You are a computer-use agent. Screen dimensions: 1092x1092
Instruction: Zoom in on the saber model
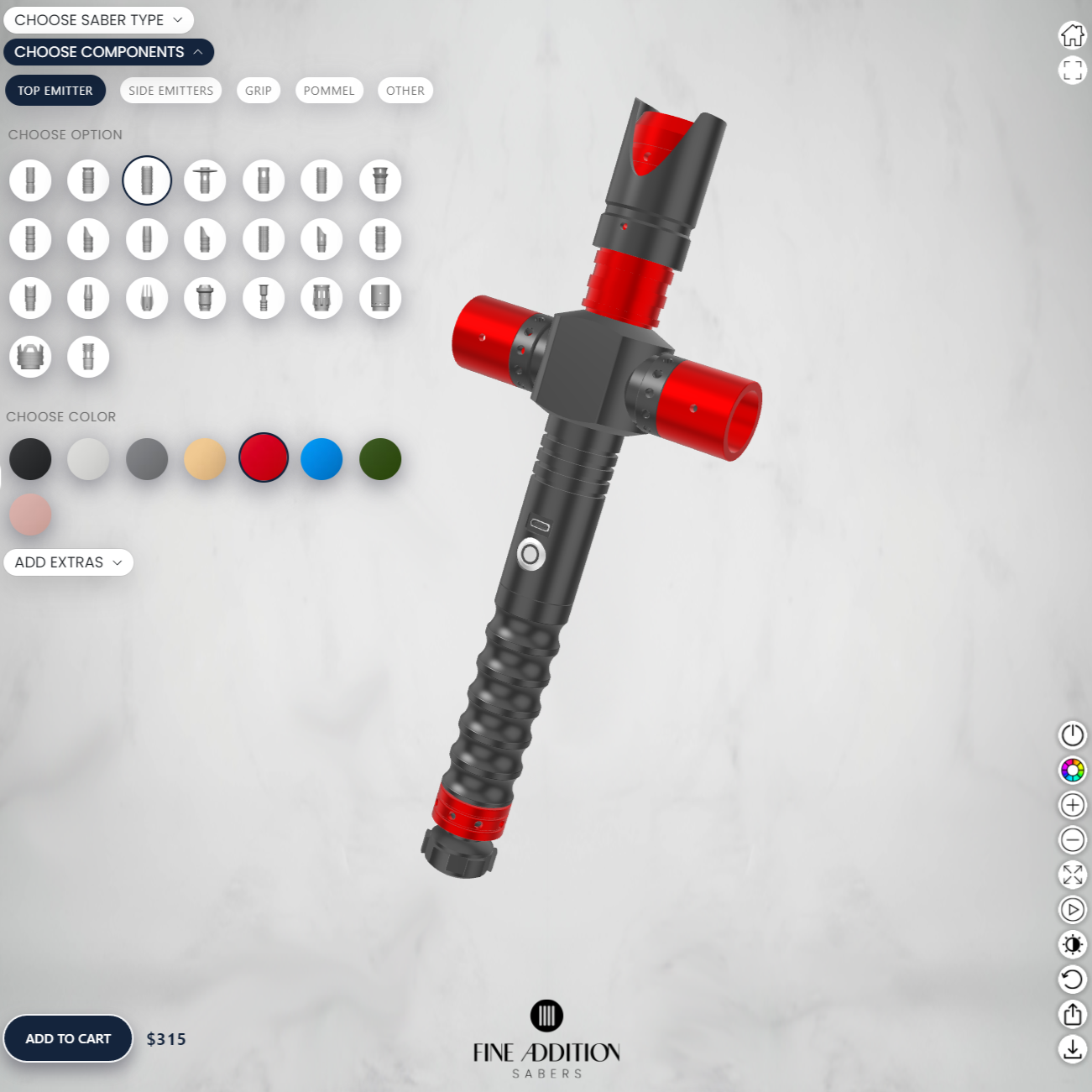click(1072, 805)
